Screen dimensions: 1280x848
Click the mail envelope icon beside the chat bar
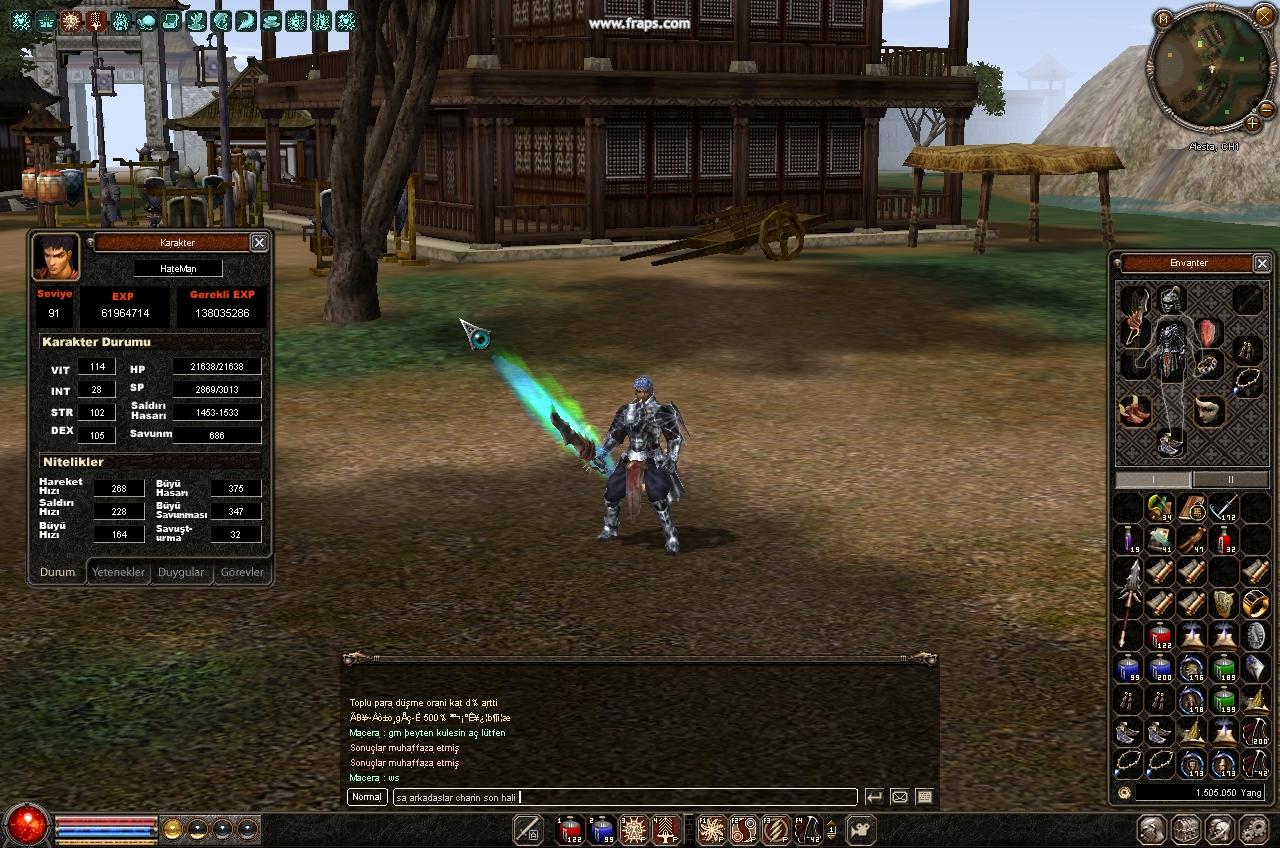pyautogui.click(x=900, y=797)
